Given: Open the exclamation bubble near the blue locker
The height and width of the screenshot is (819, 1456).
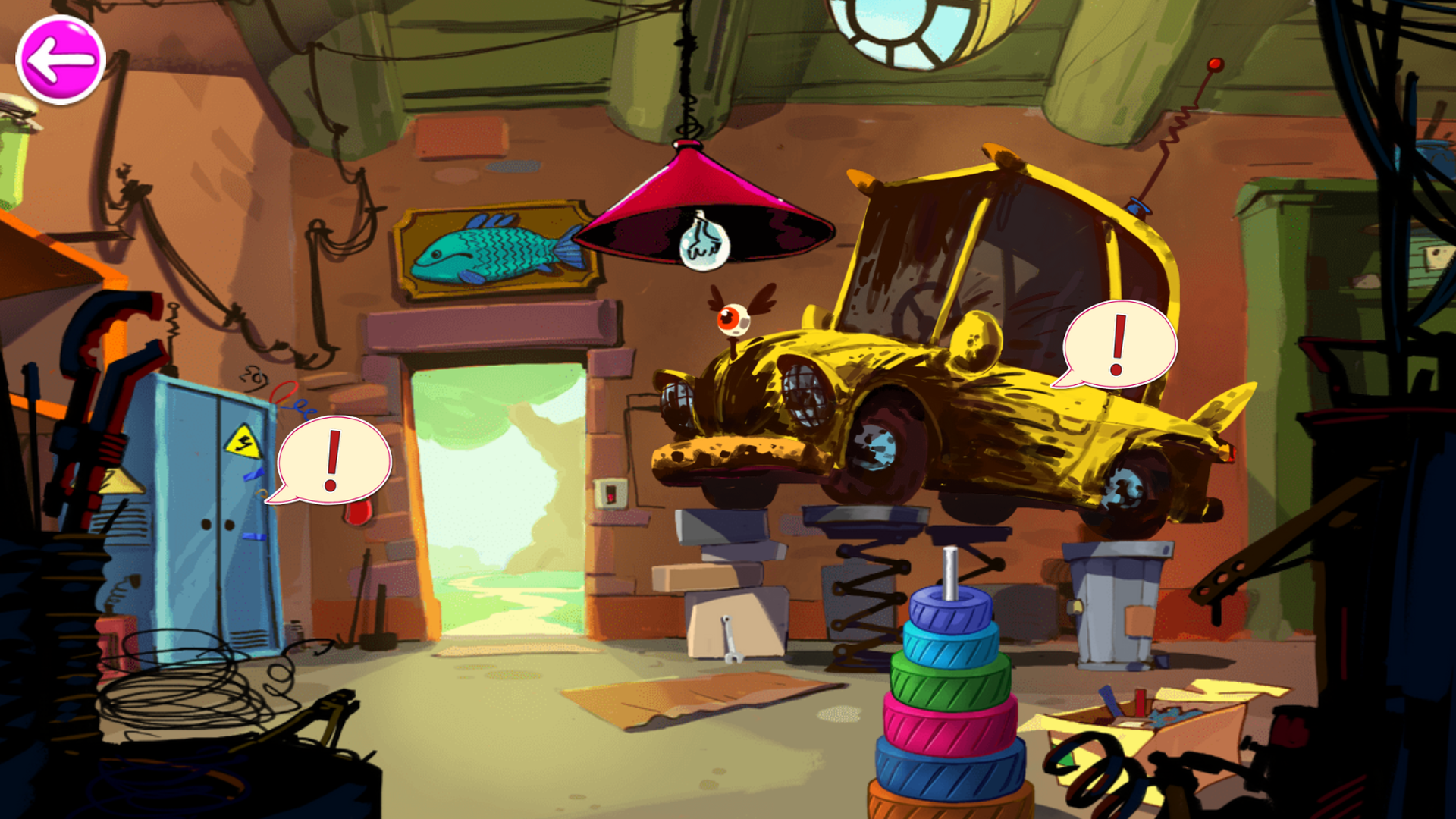Looking at the screenshot, I should tap(334, 460).
